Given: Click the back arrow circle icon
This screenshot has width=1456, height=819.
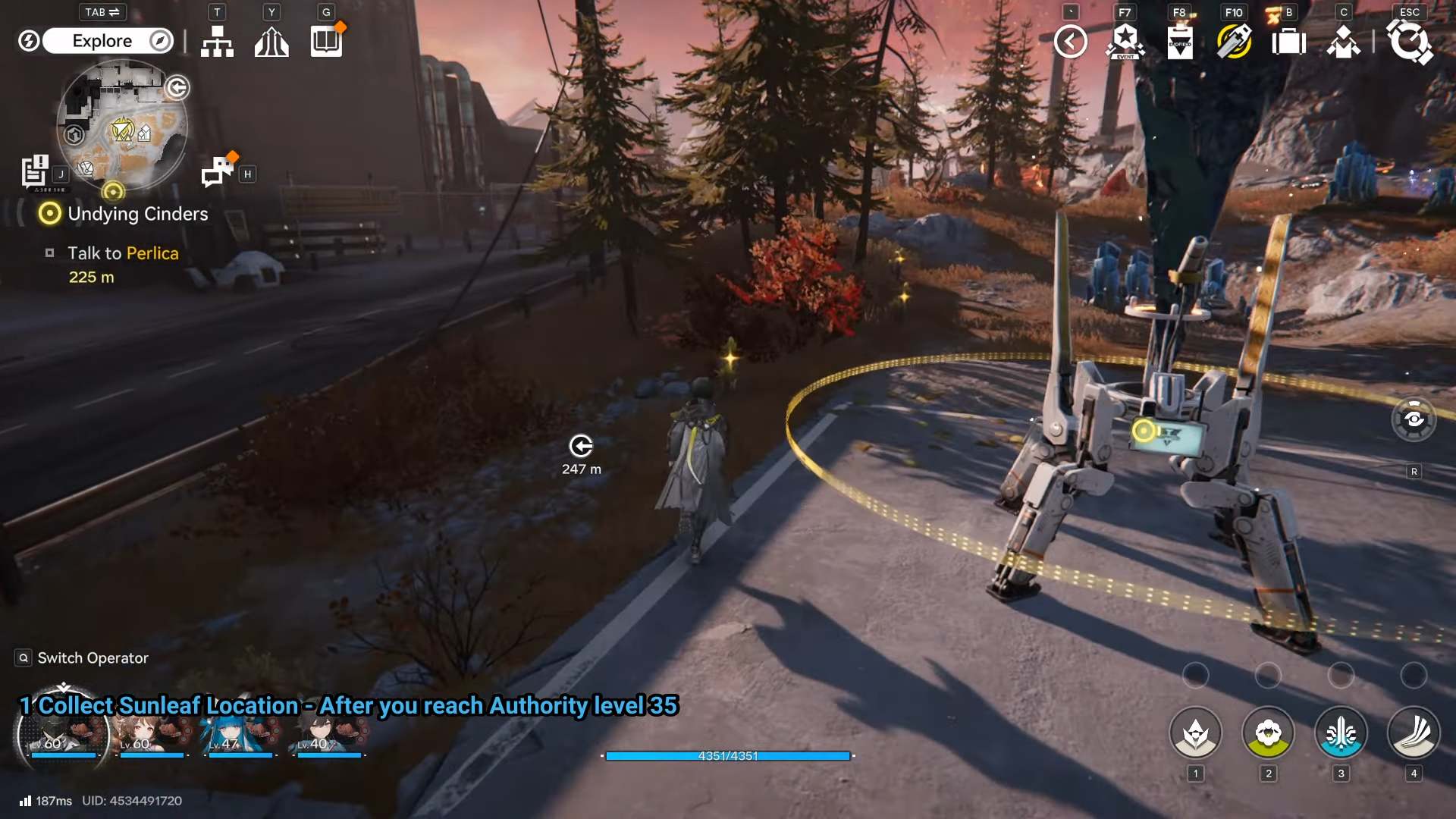Looking at the screenshot, I should coord(1070,42).
